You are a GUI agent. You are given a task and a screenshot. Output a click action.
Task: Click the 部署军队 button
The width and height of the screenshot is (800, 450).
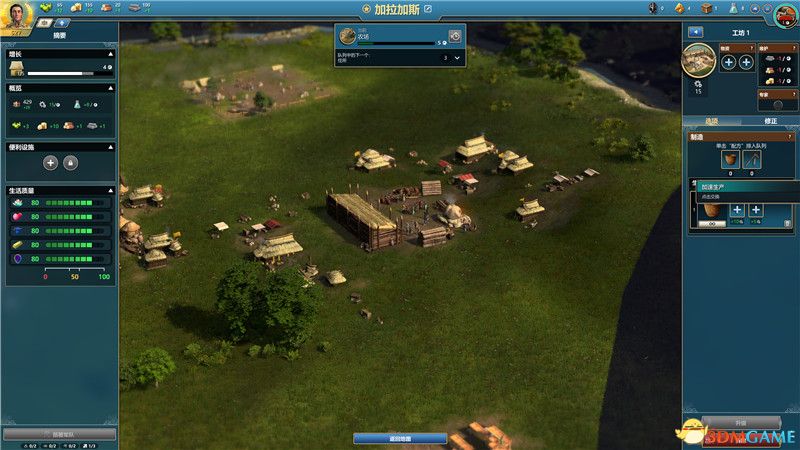(x=59, y=434)
